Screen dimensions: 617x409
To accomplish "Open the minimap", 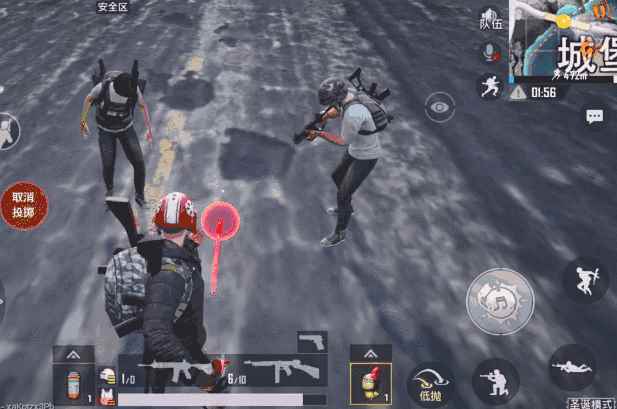I will click(x=563, y=40).
